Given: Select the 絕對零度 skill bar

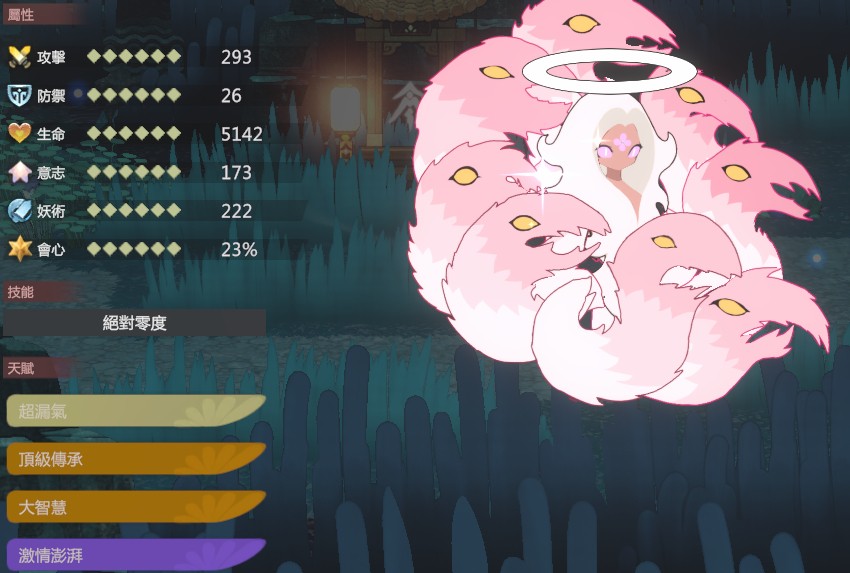Looking at the screenshot, I should click(135, 323).
